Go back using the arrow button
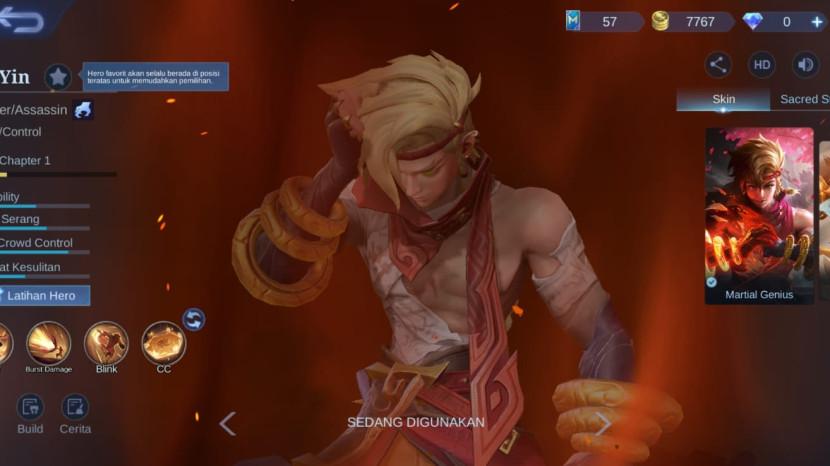This screenshot has width=830, height=466. point(22,20)
